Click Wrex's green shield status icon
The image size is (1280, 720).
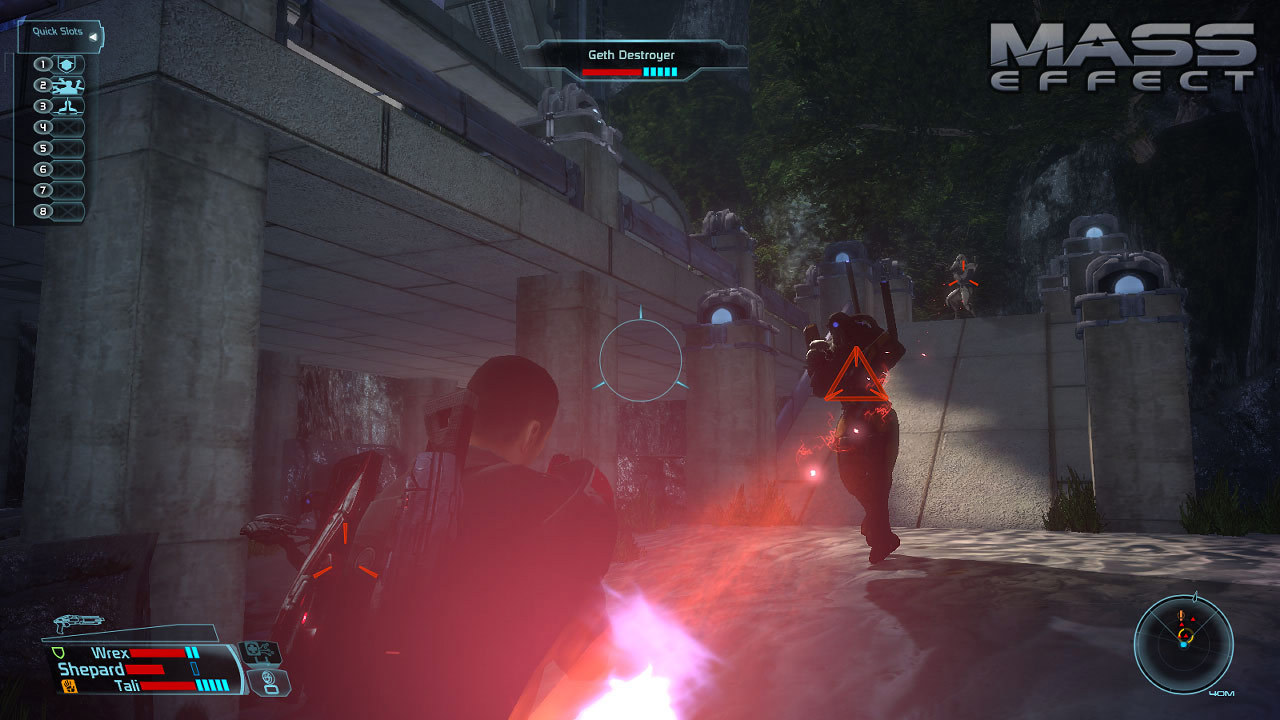point(57,650)
